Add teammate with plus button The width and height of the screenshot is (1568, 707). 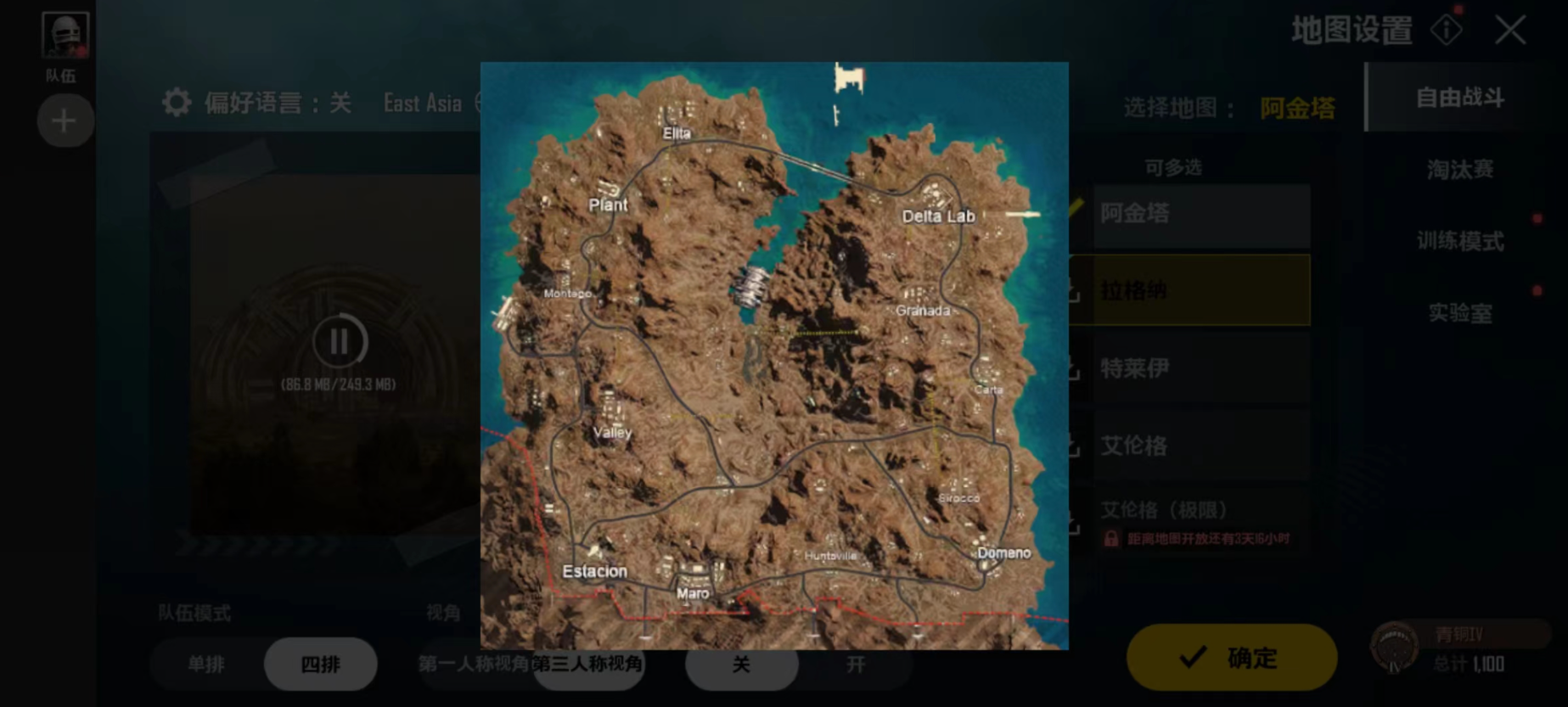point(64,121)
